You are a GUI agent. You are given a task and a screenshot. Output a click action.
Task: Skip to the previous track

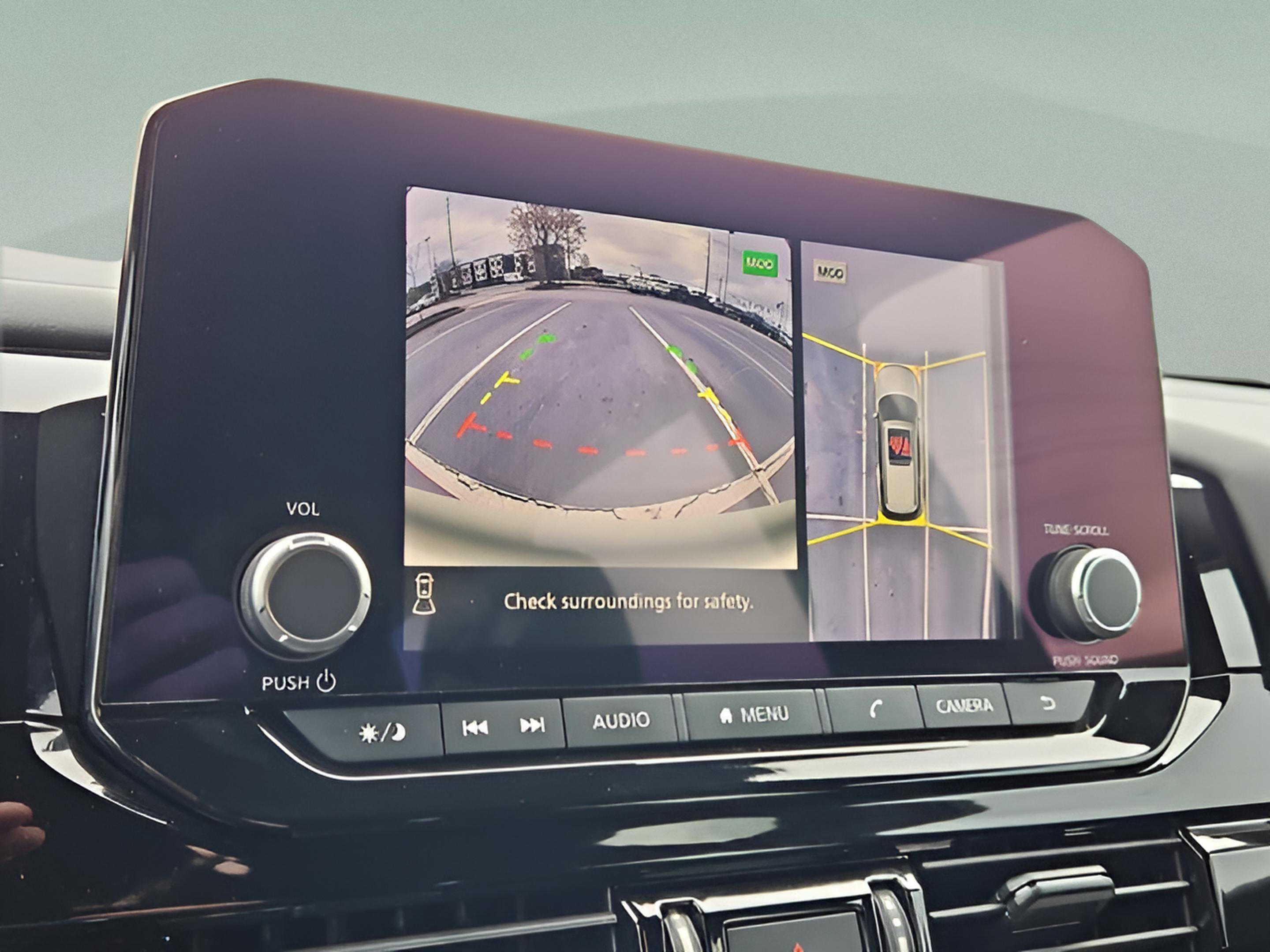[475, 728]
